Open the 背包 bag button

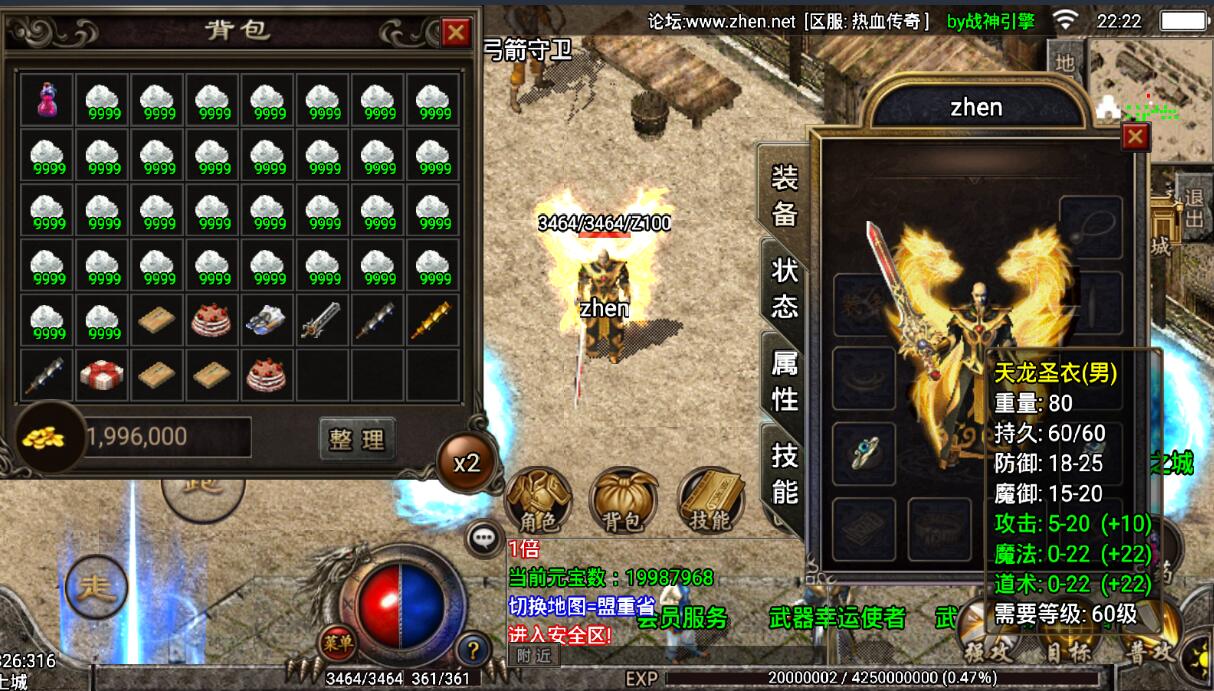[625, 500]
